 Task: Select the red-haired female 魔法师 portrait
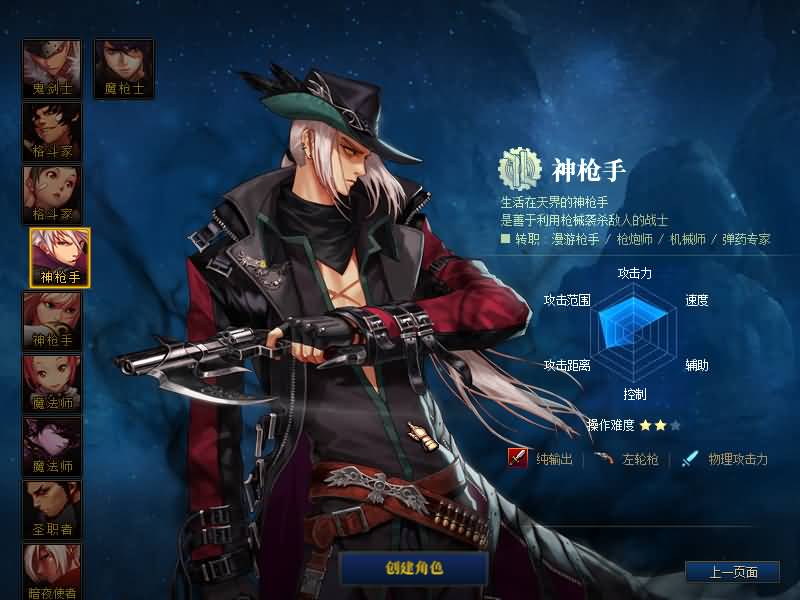52,383
